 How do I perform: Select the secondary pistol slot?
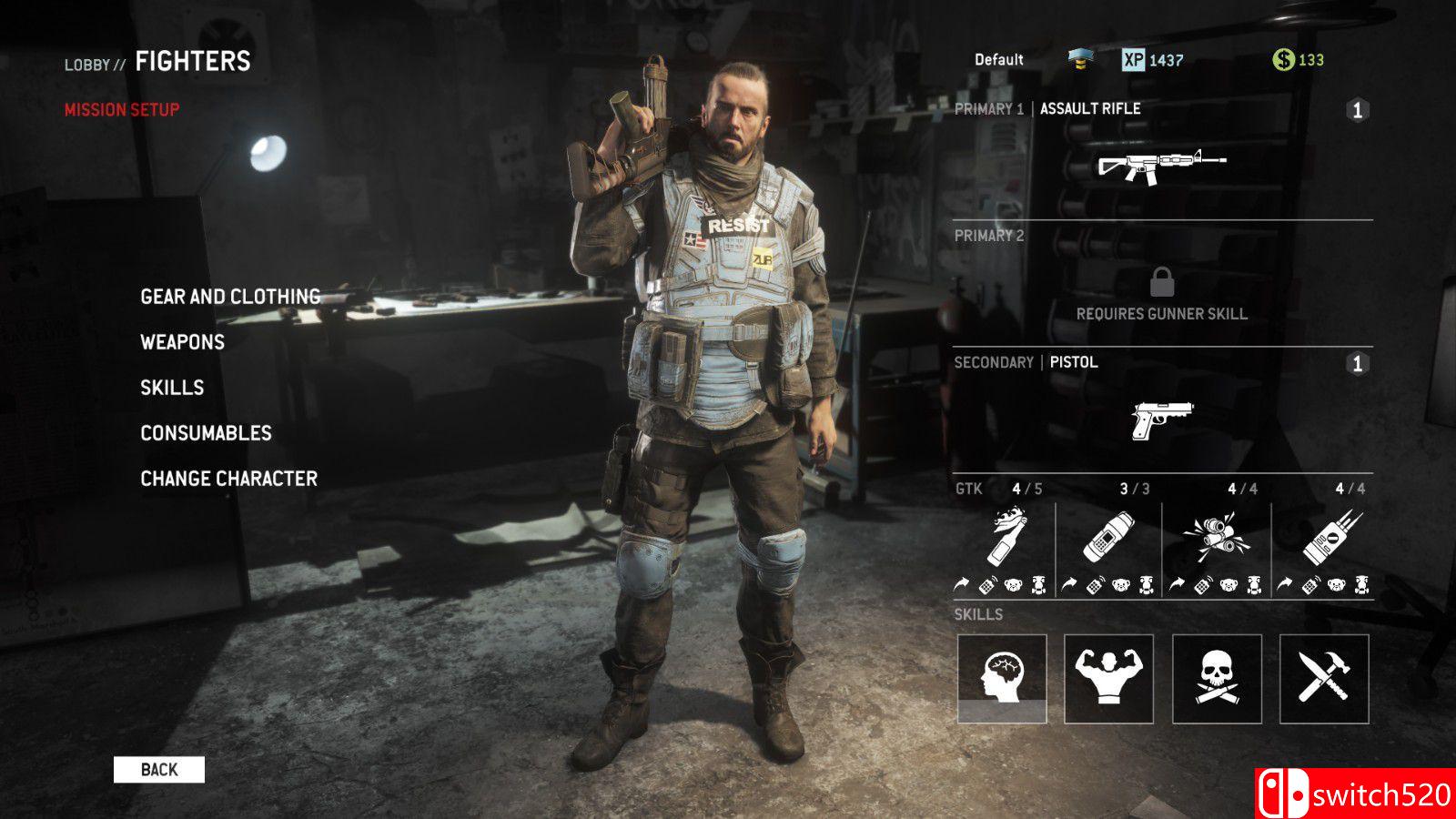point(1162,420)
